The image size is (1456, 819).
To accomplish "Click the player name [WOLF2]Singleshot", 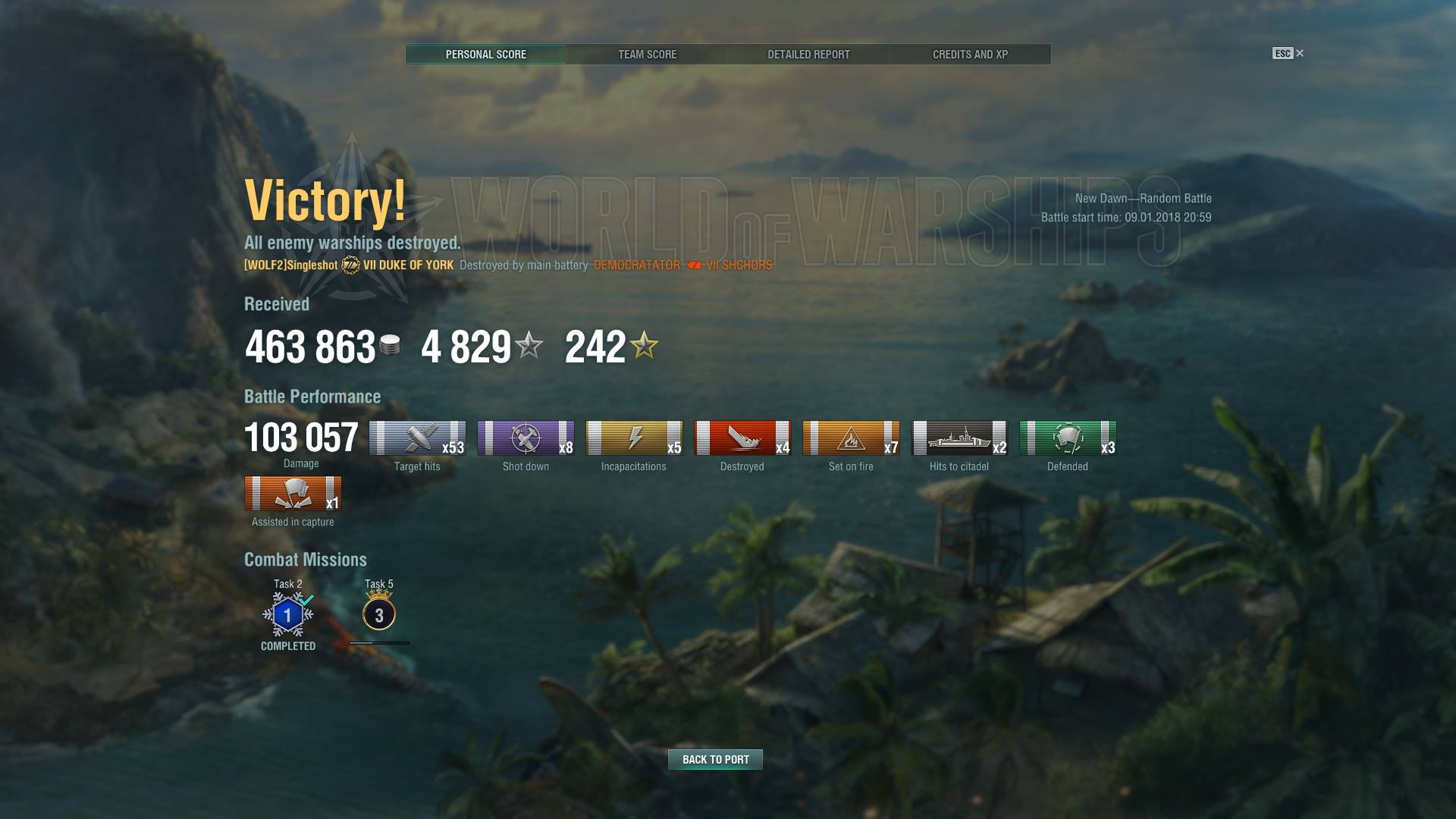I will click(x=291, y=265).
